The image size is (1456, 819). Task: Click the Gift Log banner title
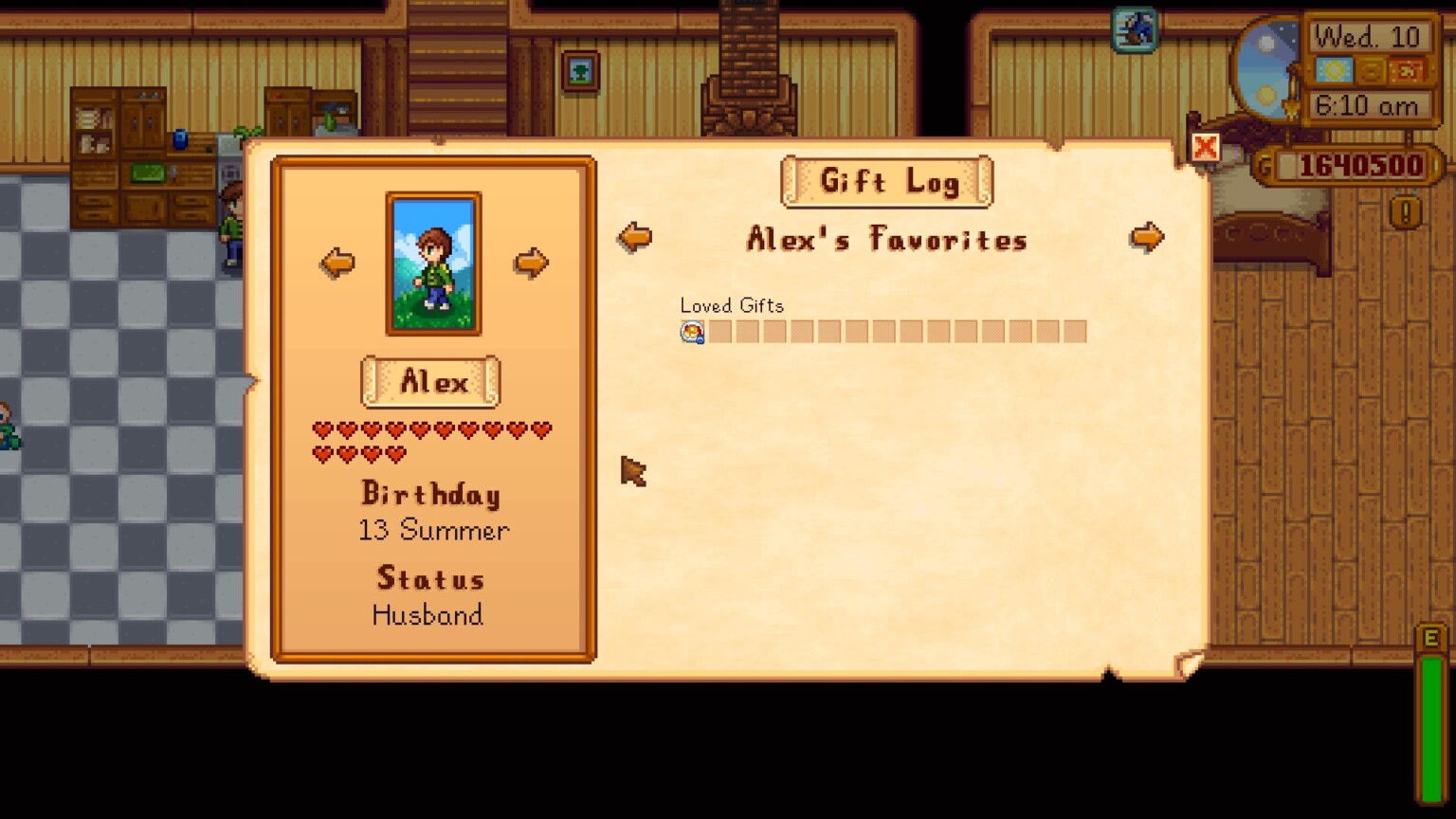coord(887,181)
